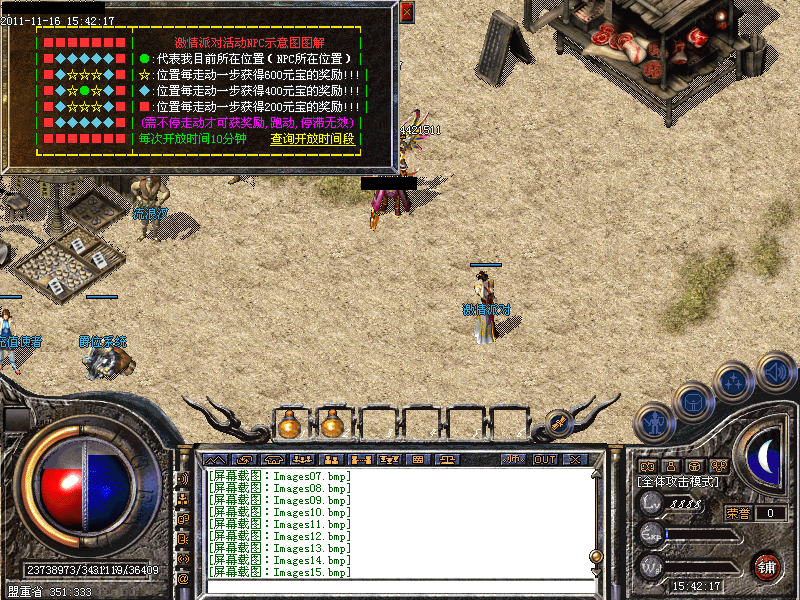This screenshot has height=600, width=800.
Task: Click the X button on the chat toolbar
Action: coord(575,459)
